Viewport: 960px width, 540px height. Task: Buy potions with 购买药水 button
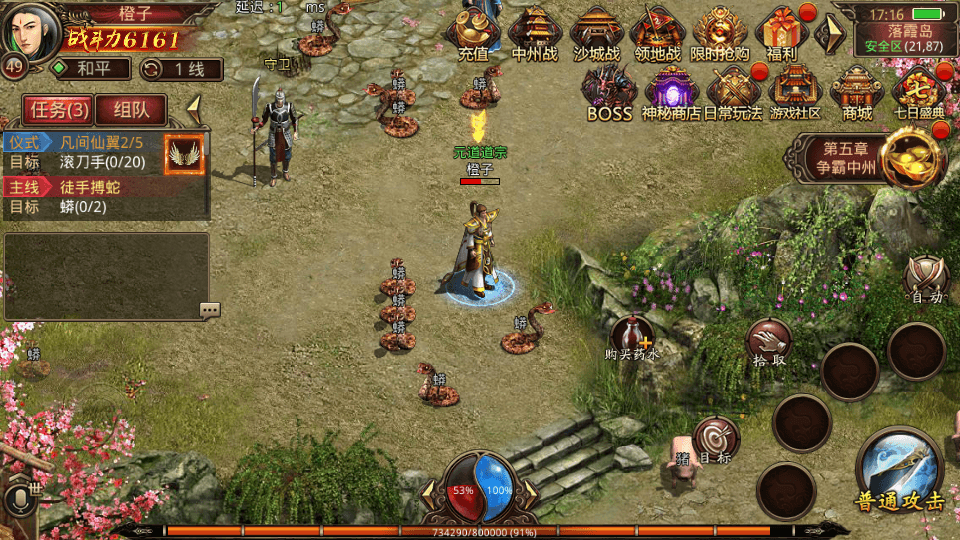pyautogui.click(x=633, y=338)
